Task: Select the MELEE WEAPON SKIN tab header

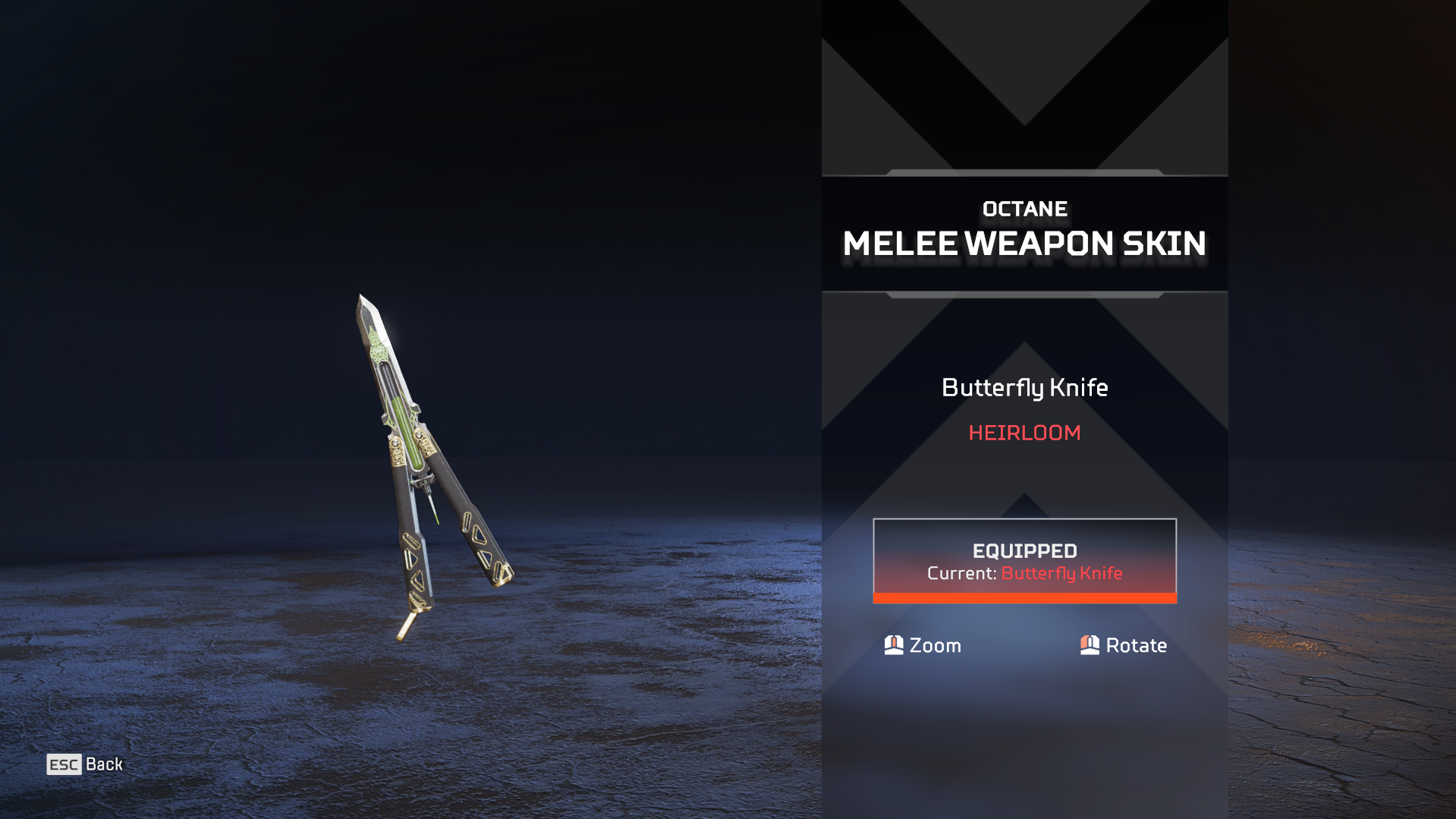Action: point(1025,244)
